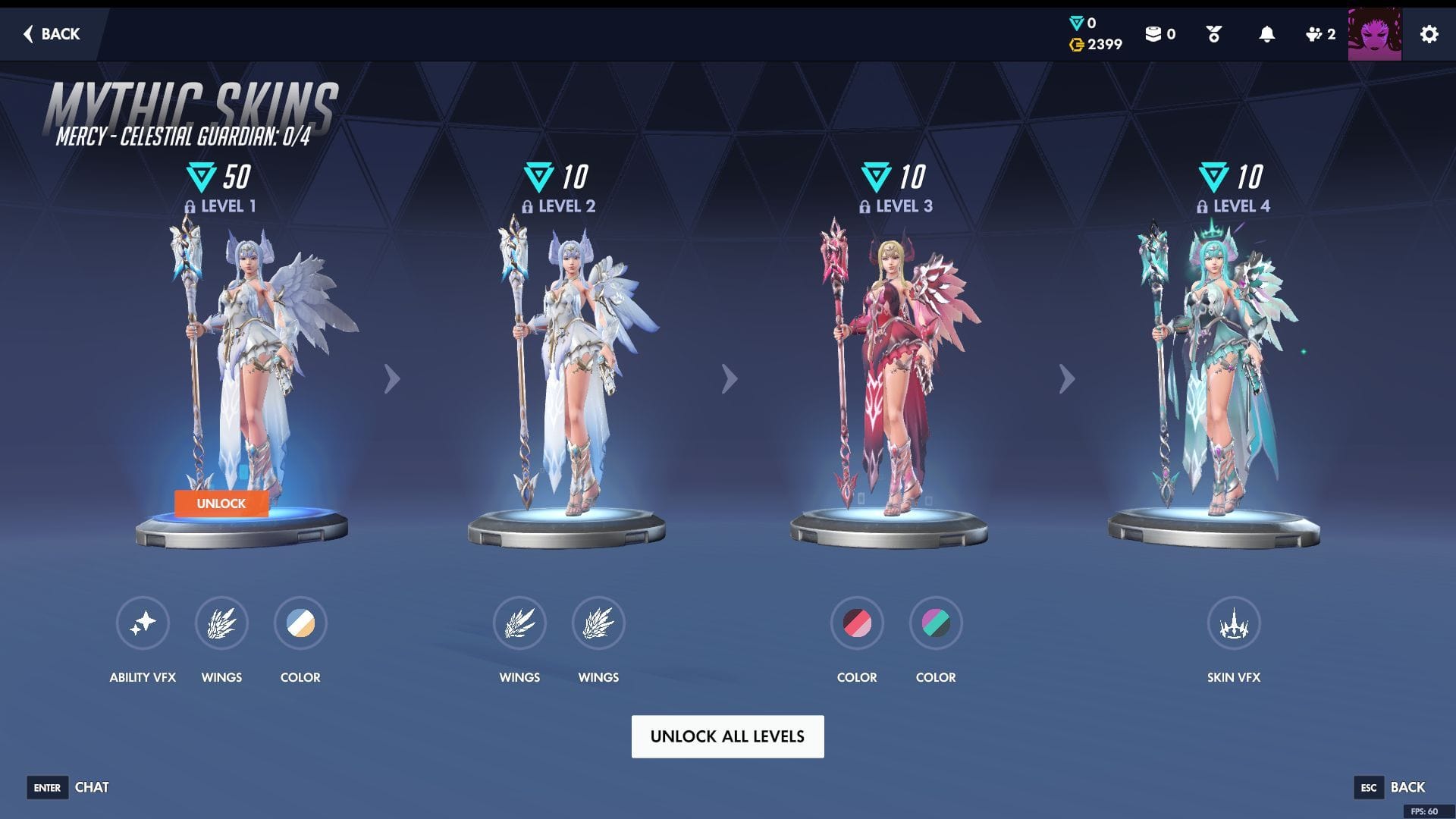This screenshot has height=819, width=1456.
Task: Open the settings gear menu
Action: [x=1429, y=34]
